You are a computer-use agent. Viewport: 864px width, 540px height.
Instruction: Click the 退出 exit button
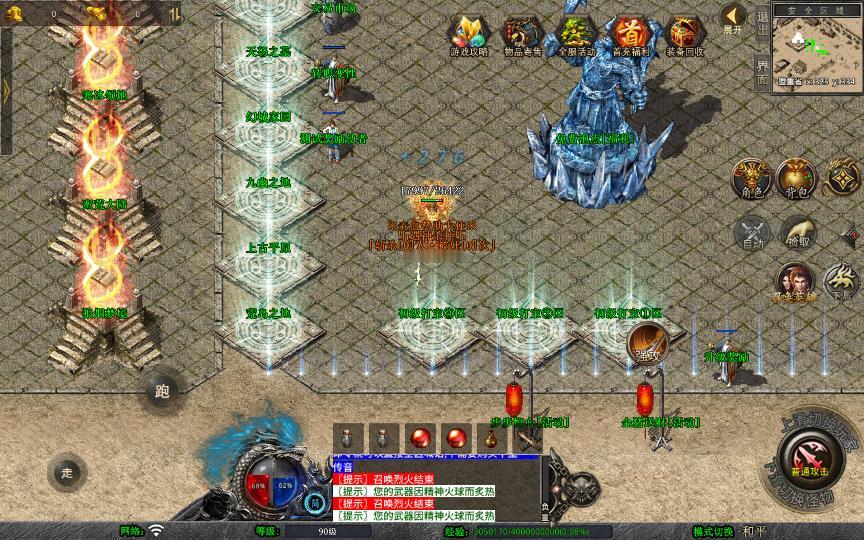pos(762,22)
